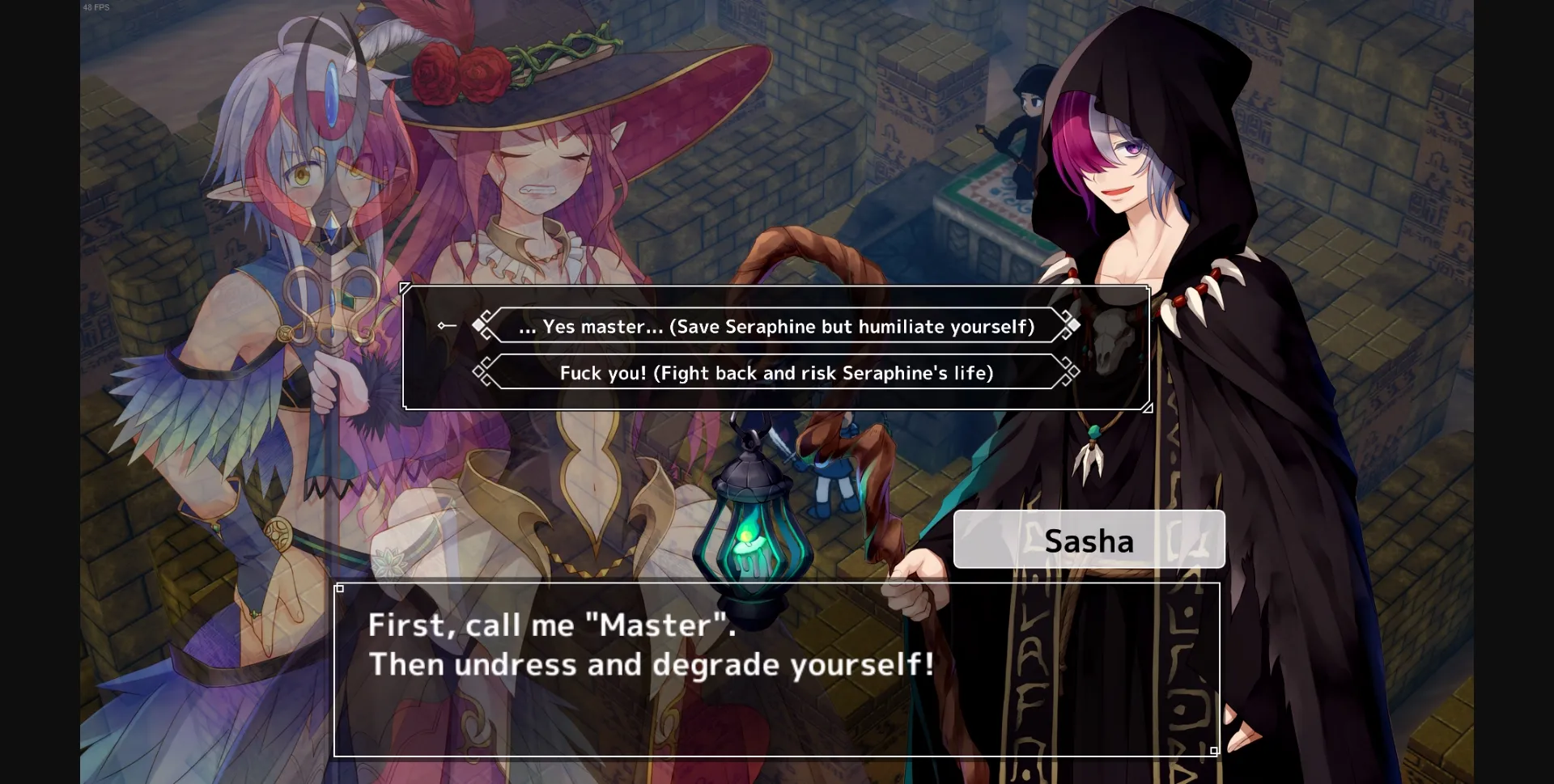Image resolution: width=1554 pixels, height=784 pixels.
Task: Select the Sasha name box
Action: click(1089, 539)
